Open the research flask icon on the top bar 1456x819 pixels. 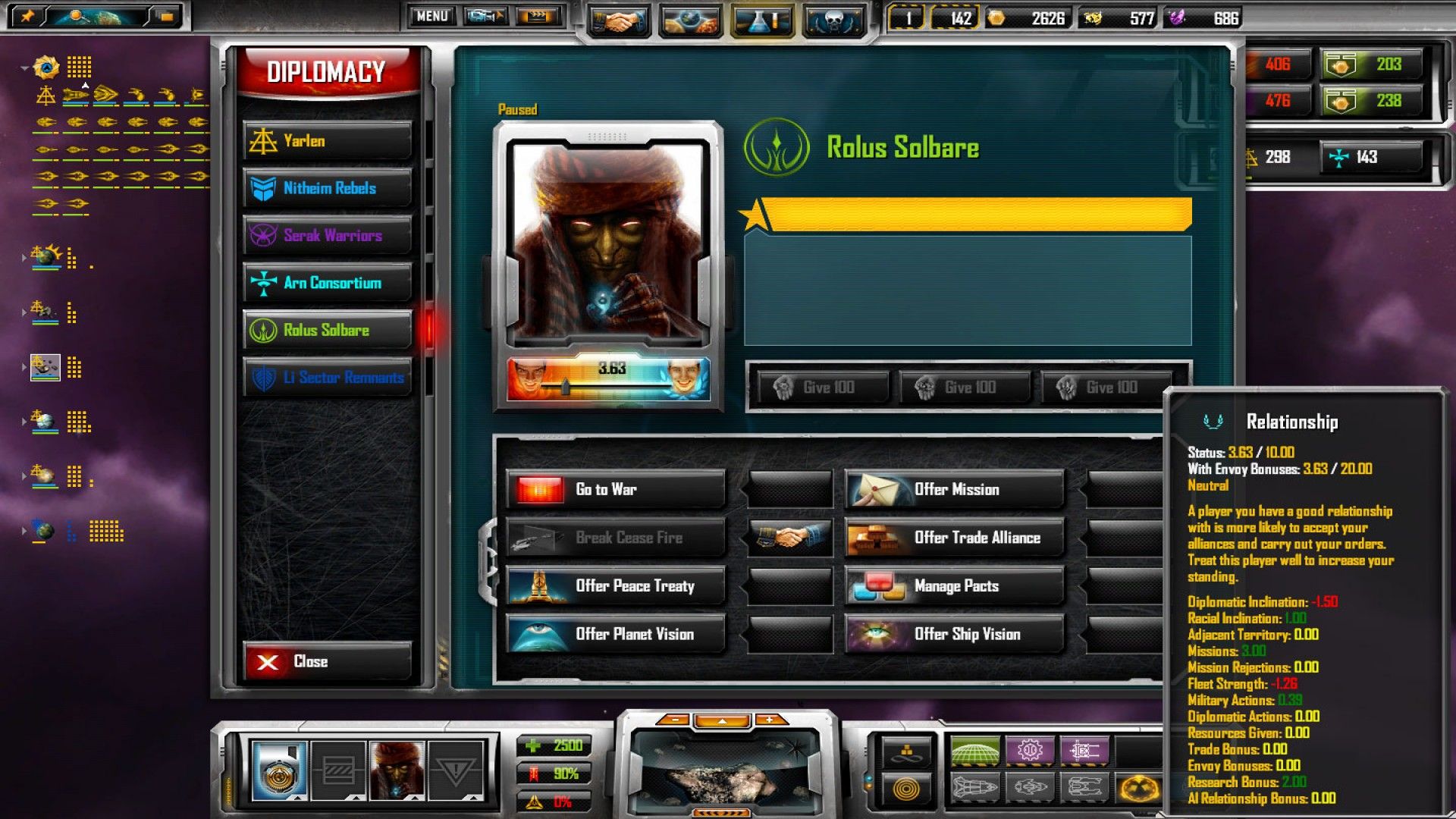762,17
